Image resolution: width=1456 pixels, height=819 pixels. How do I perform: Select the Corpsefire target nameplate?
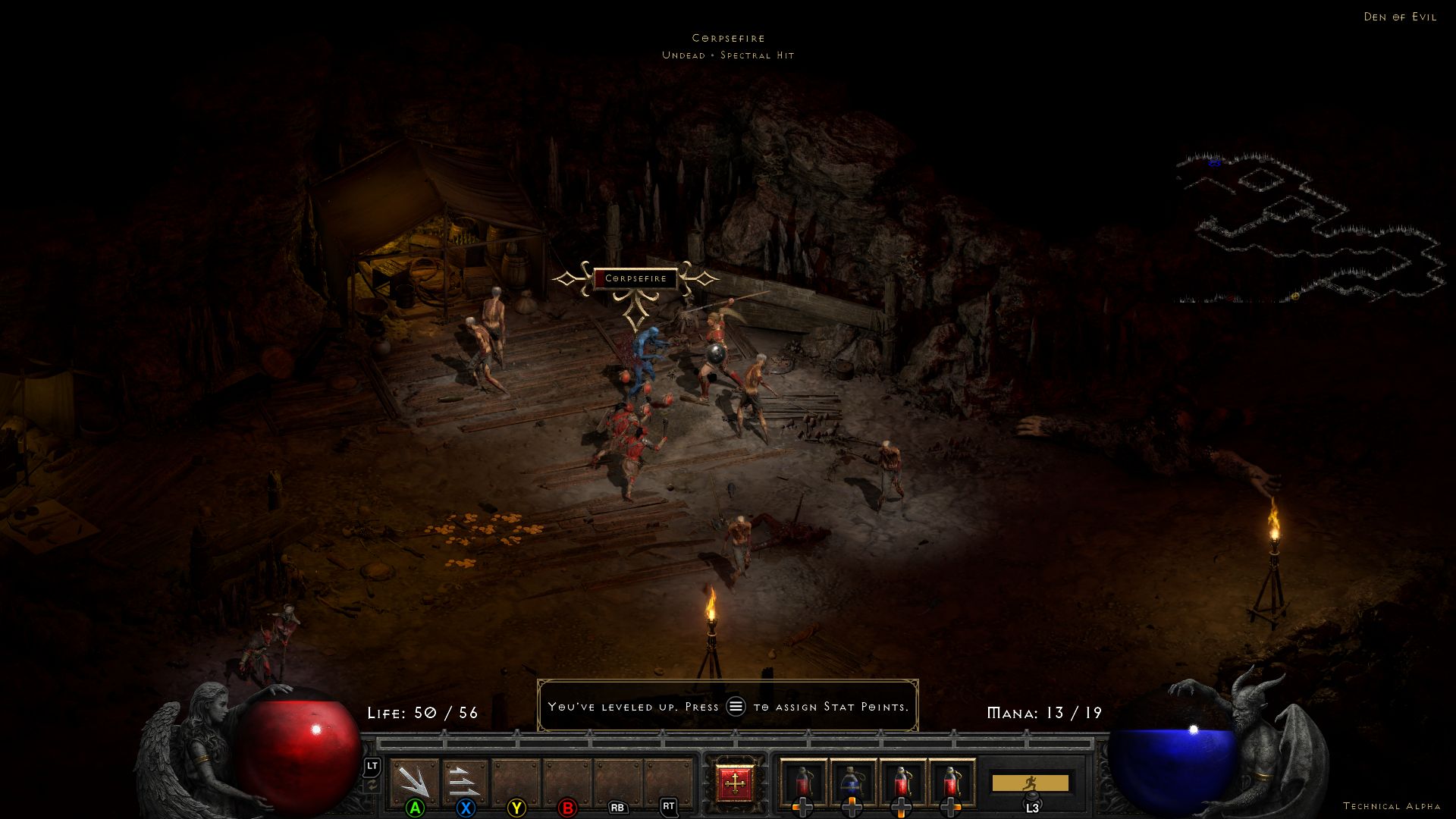click(635, 278)
